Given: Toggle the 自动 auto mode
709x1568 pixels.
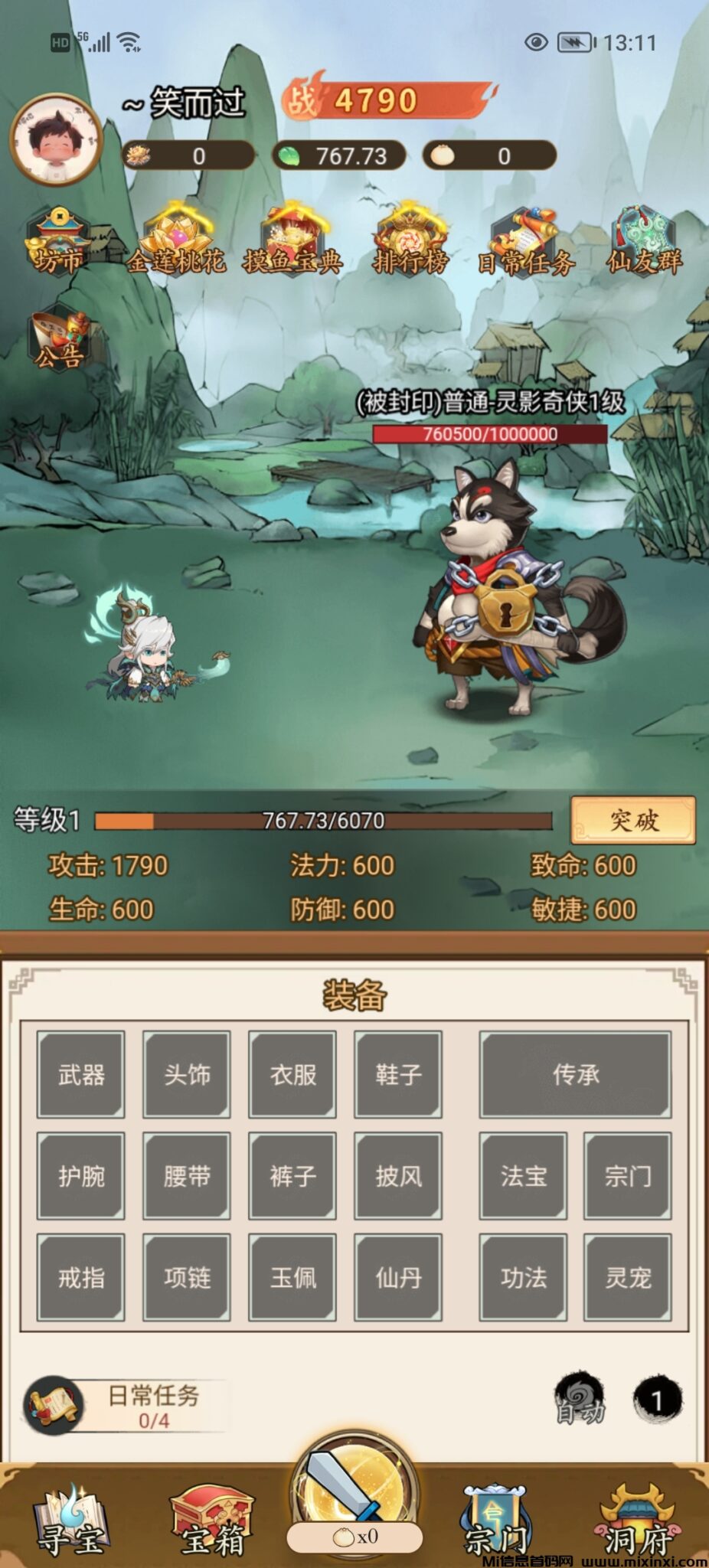Looking at the screenshot, I should [580, 1400].
